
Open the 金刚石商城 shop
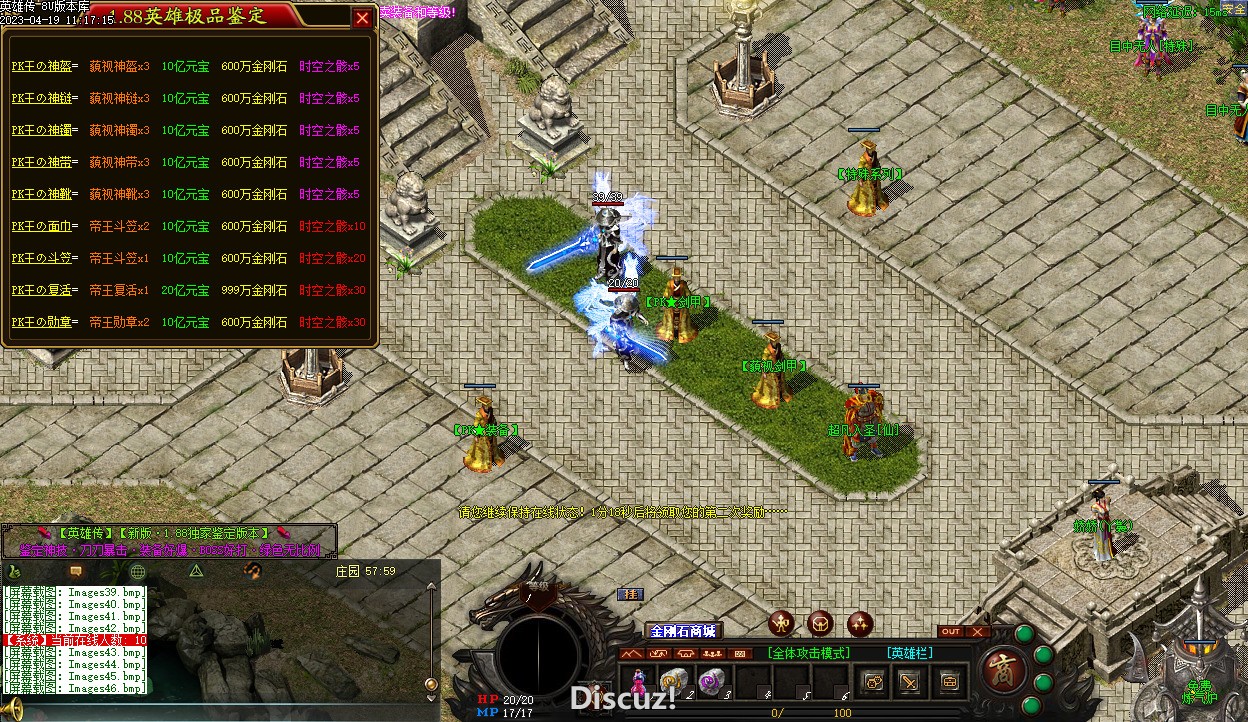(x=683, y=631)
